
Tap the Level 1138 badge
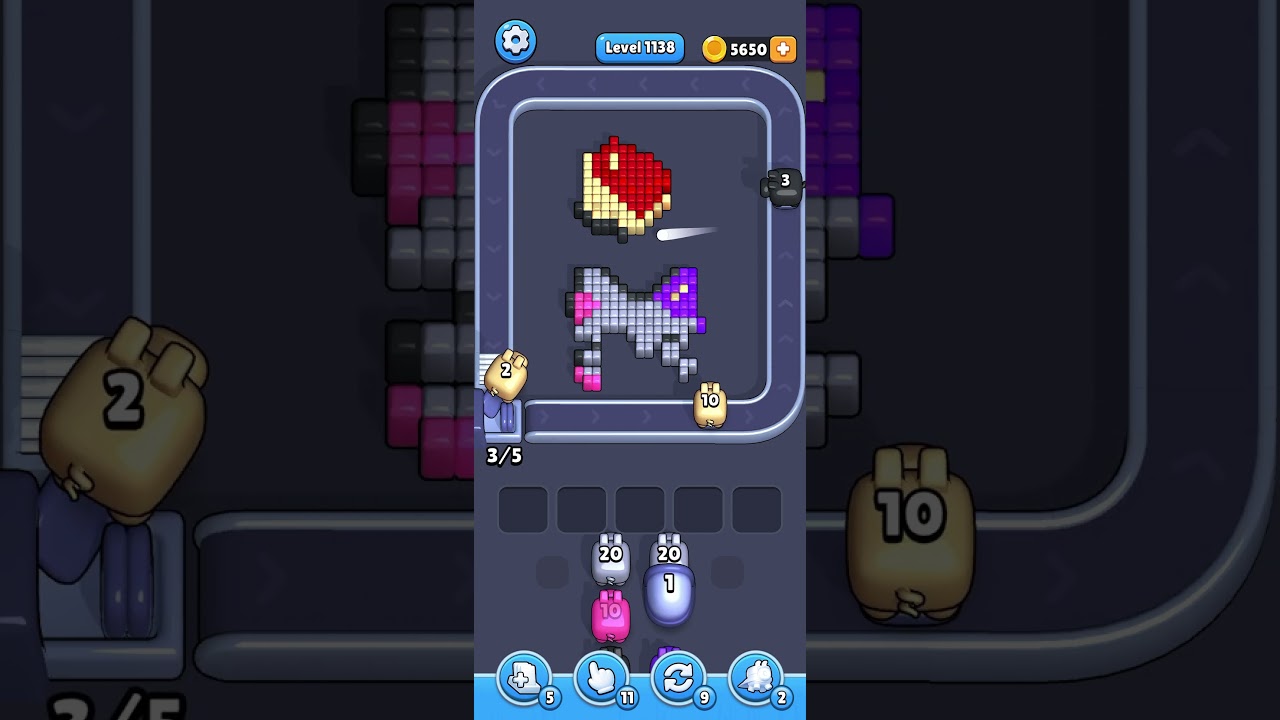pos(639,47)
